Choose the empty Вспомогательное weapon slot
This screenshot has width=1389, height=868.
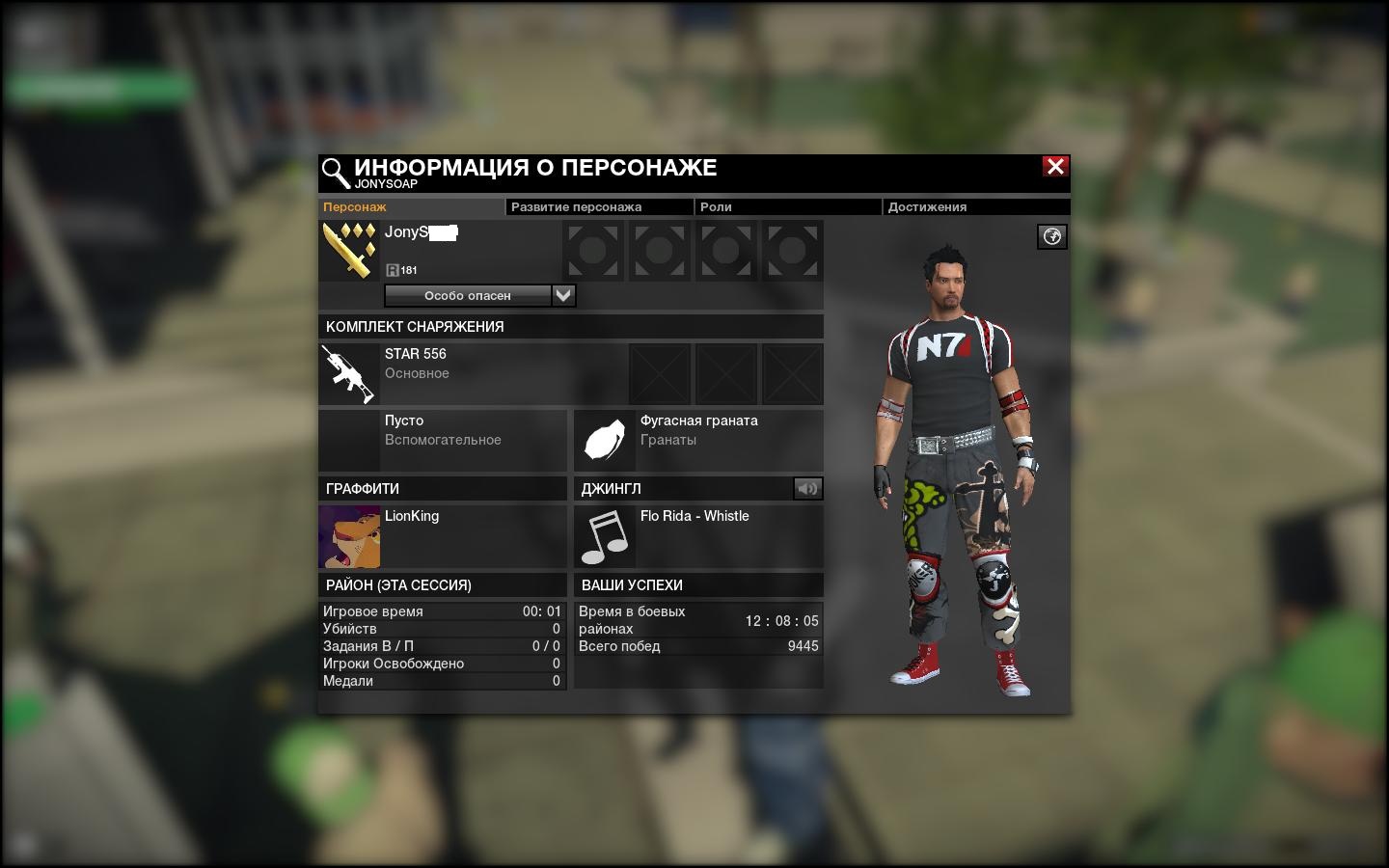443,440
